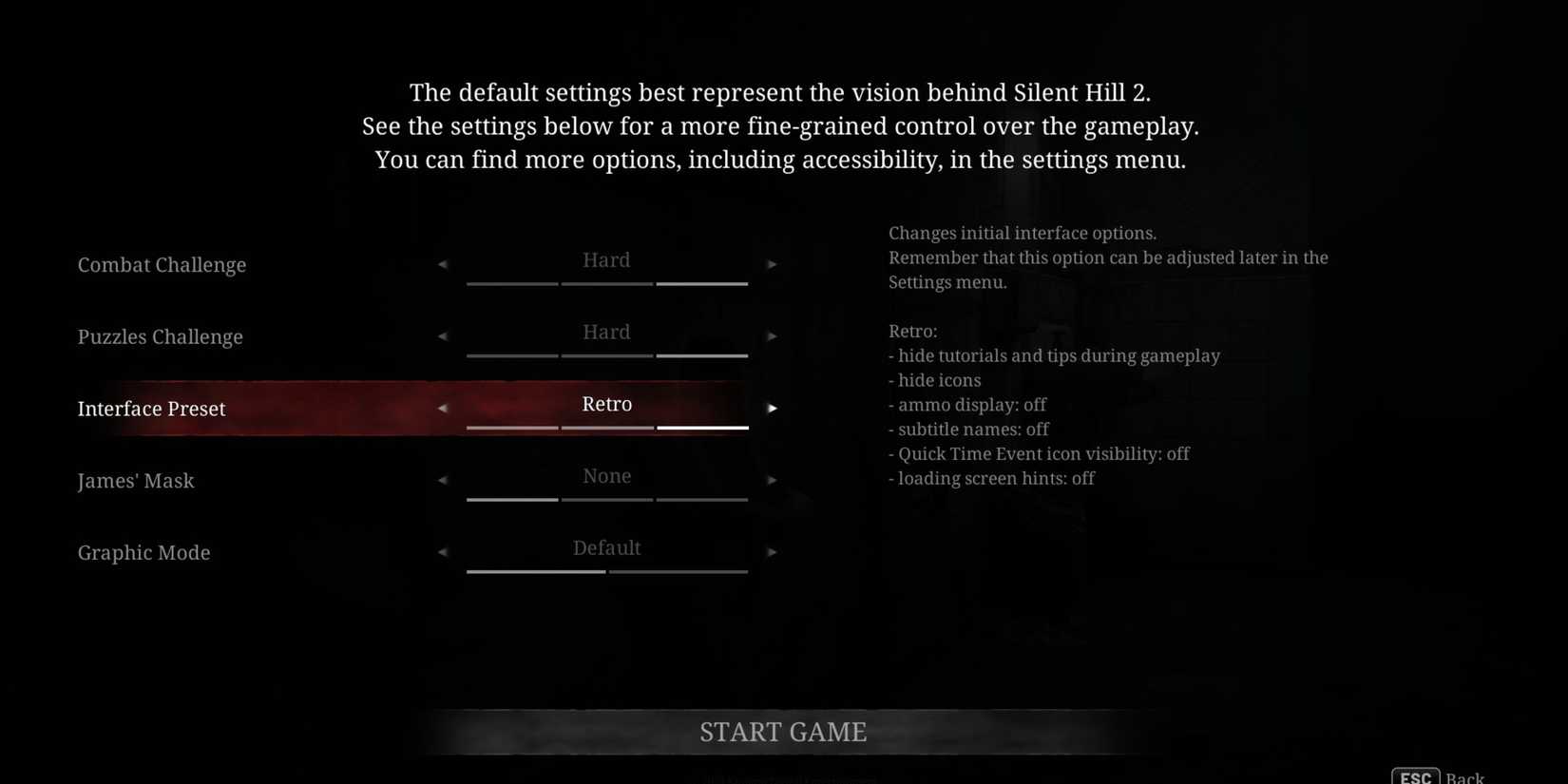1568x784 pixels.
Task: Click the left arrow for Combat Challenge
Action: click(443, 264)
